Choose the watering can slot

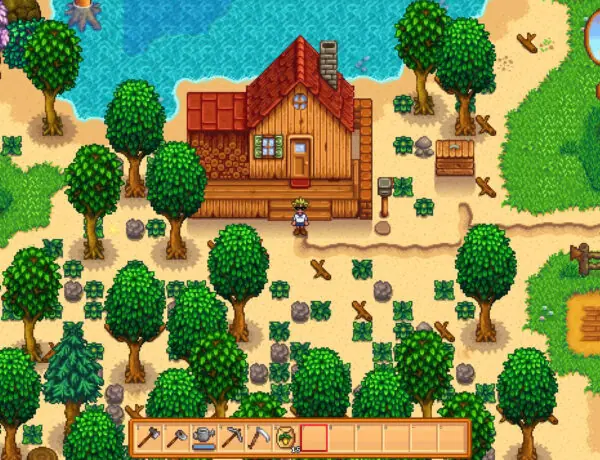pos(204,437)
